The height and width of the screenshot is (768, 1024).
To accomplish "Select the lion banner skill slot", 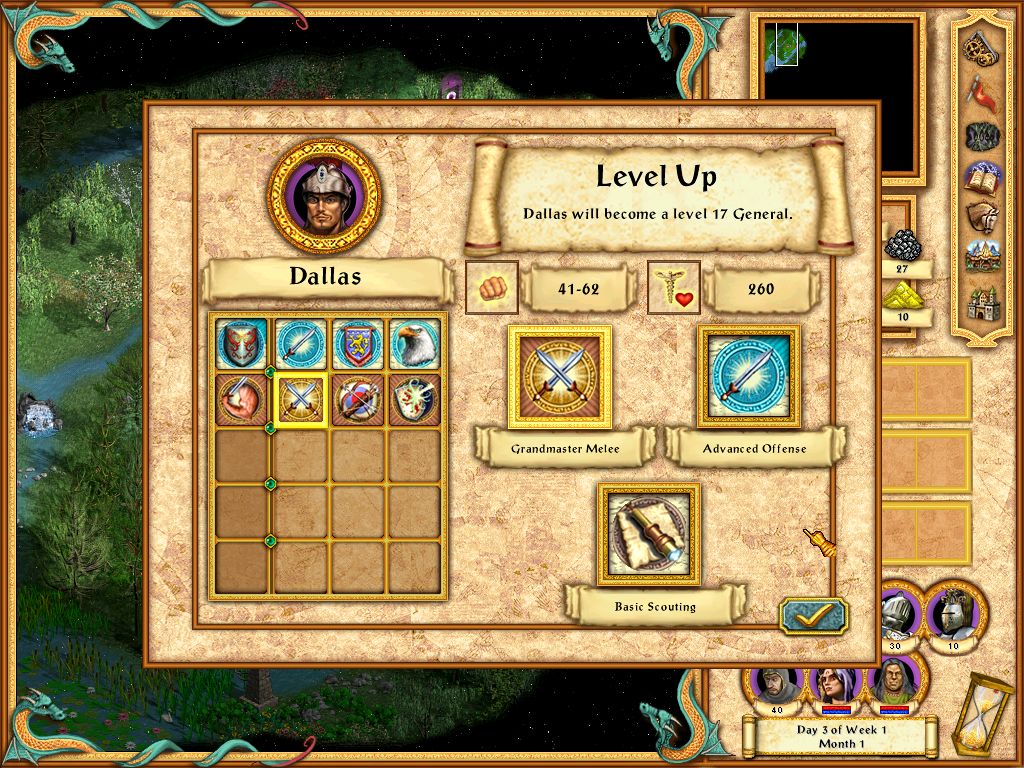I will pos(357,343).
